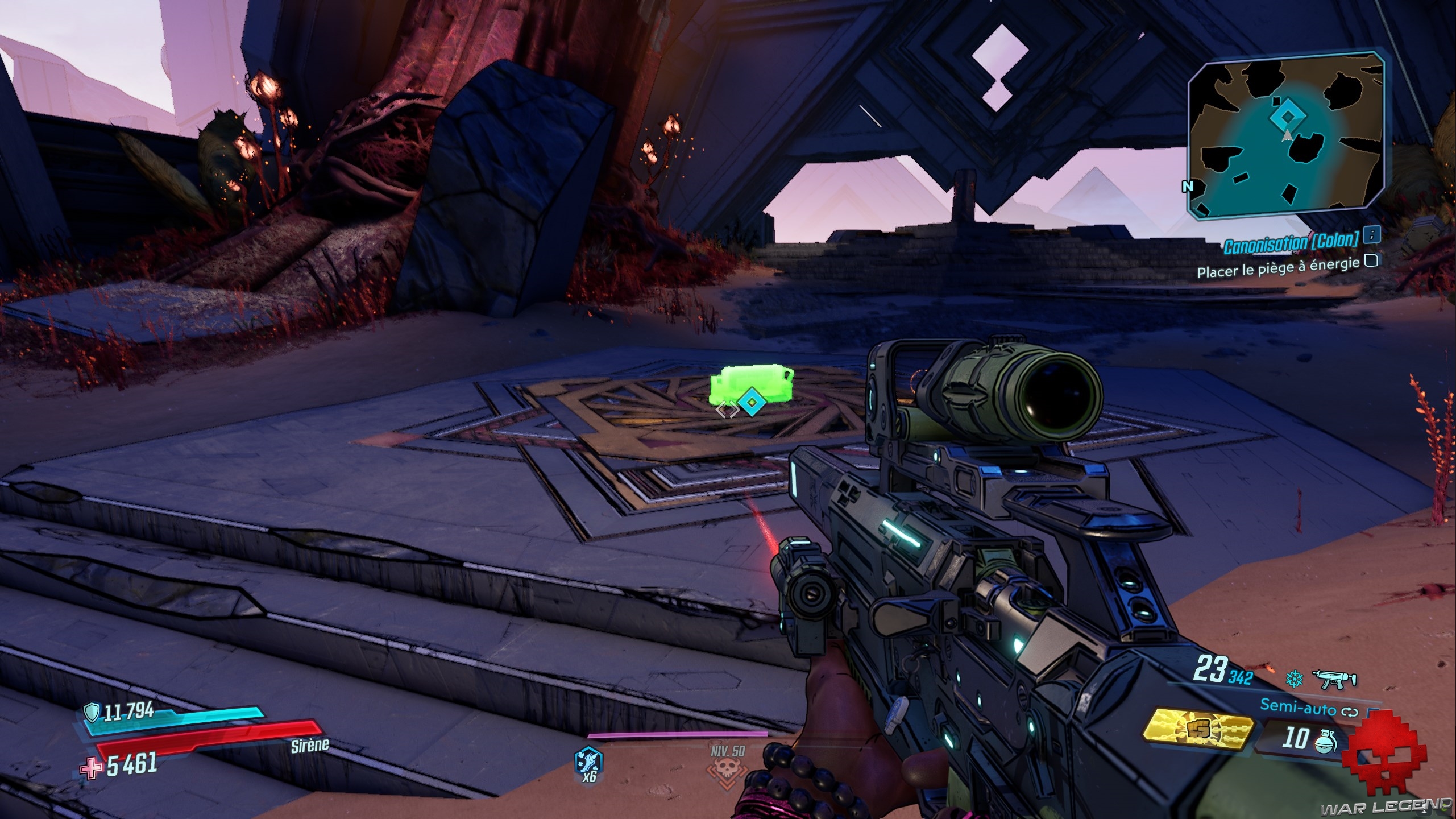Select the grenade icon
Viewport: 1456px width, 819px height.
(x=1326, y=740)
